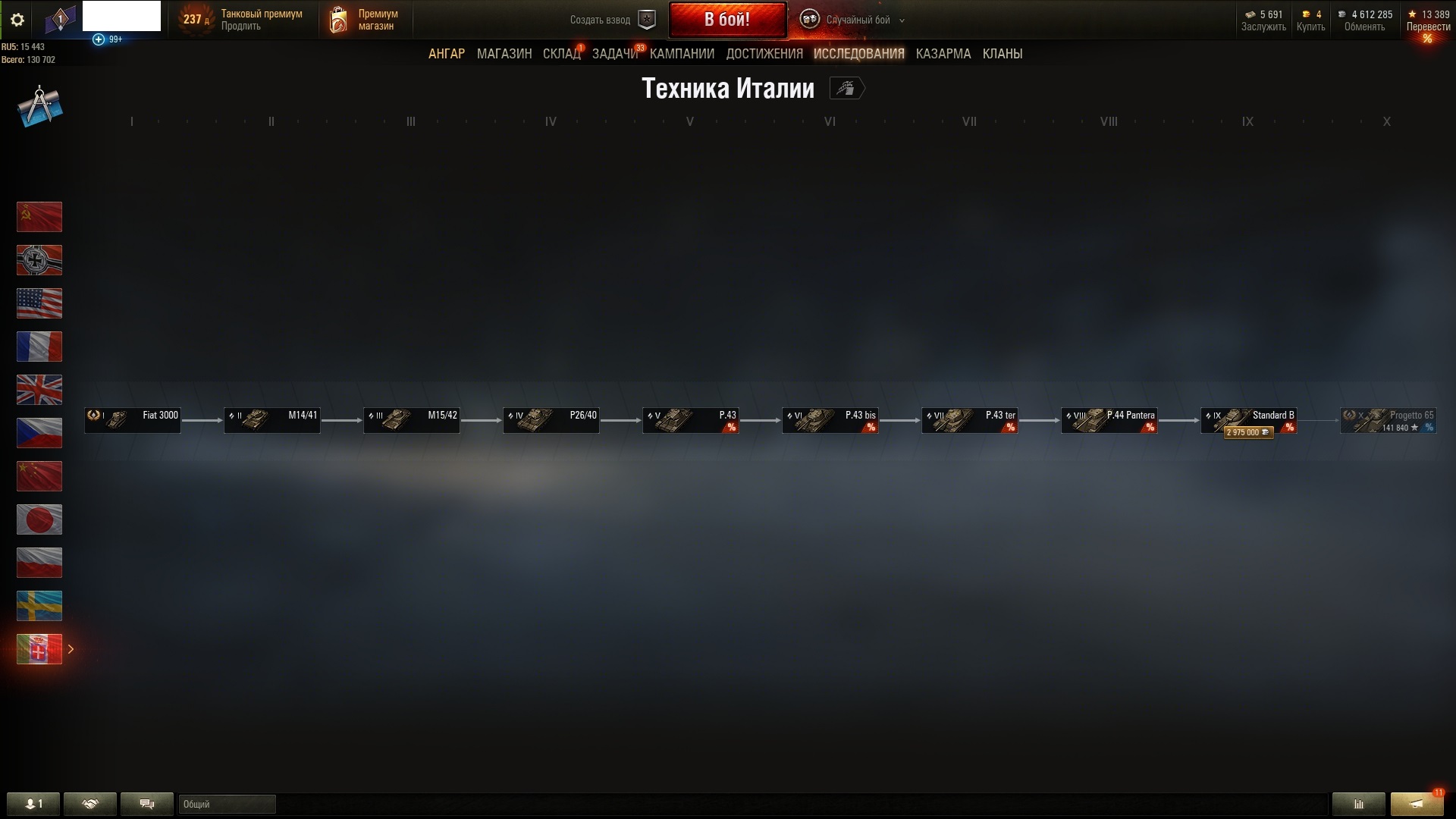Click the arrow next to the Italy flag
The image size is (1456, 819).
point(71,649)
